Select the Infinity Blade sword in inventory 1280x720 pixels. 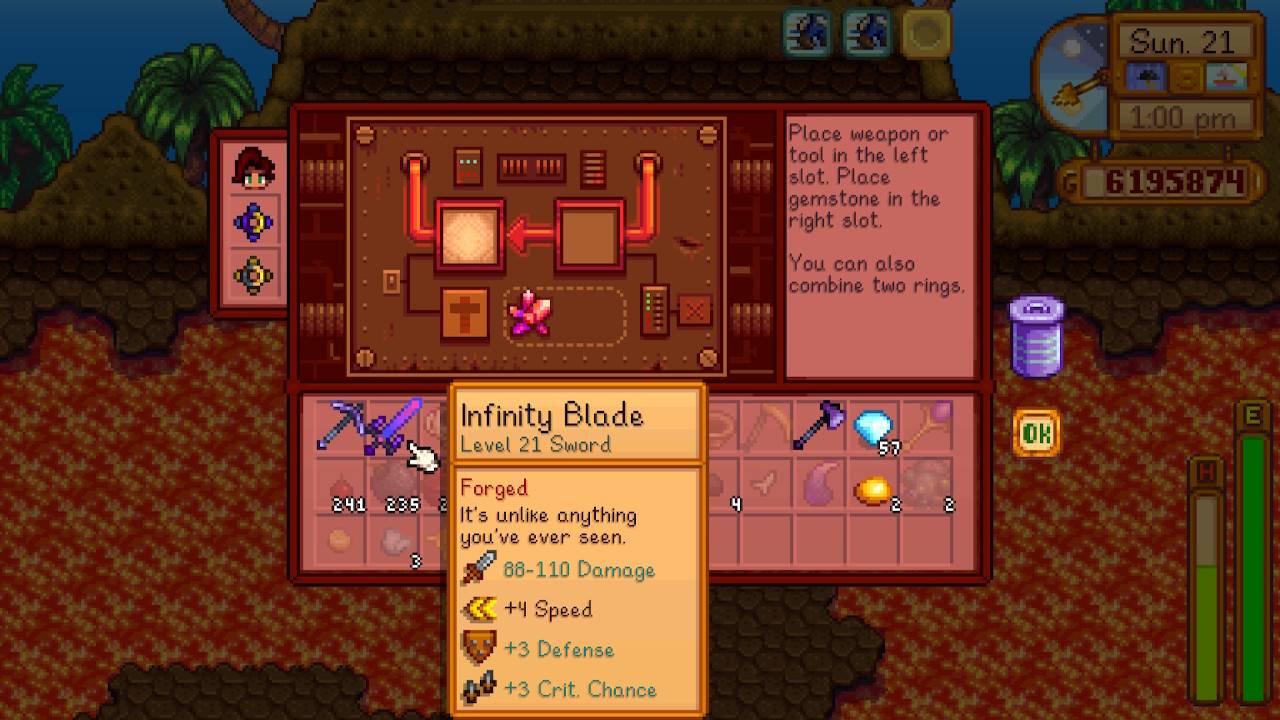(395, 427)
